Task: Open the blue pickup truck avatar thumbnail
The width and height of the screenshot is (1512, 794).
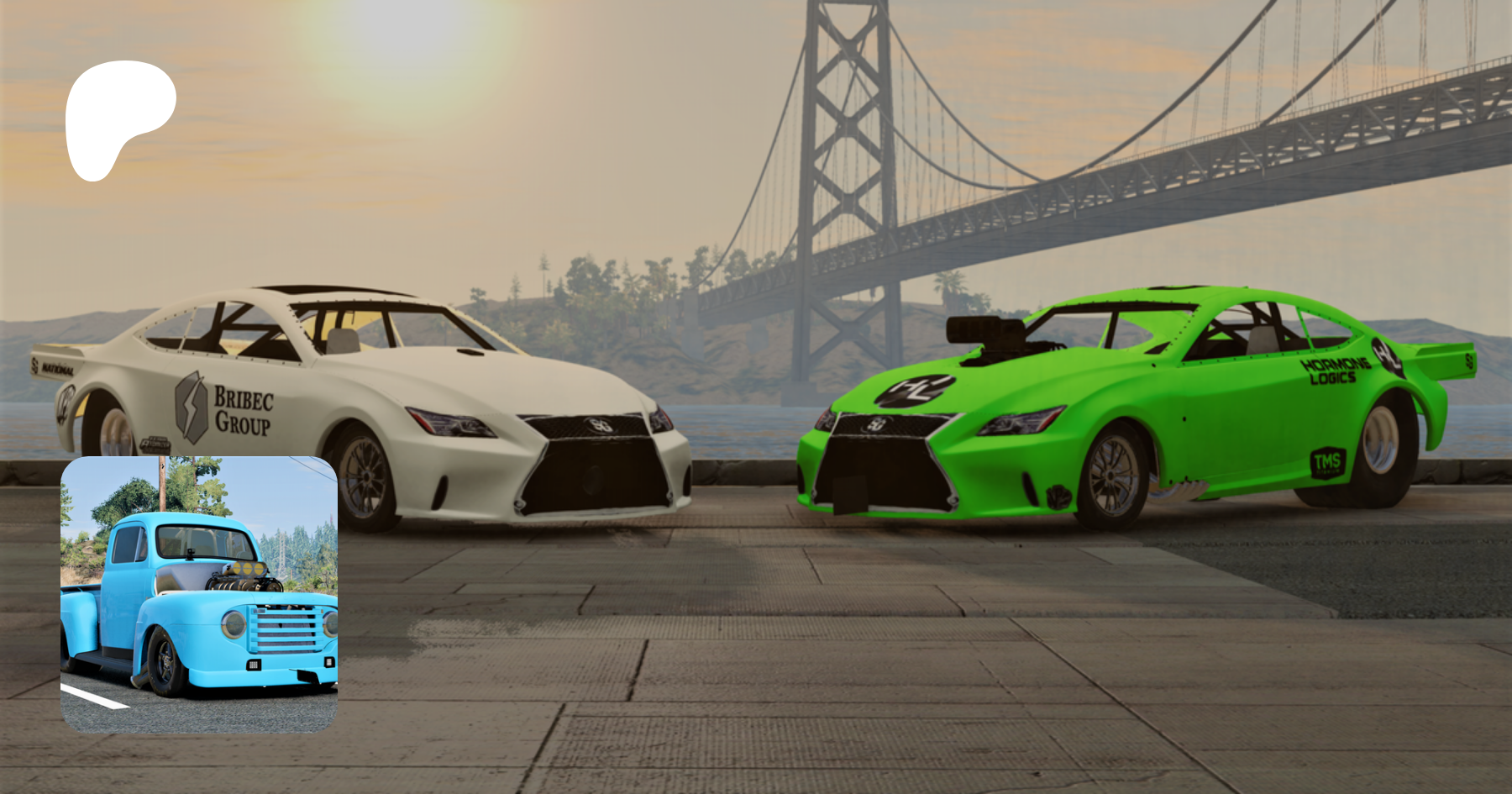Action: coord(199,595)
